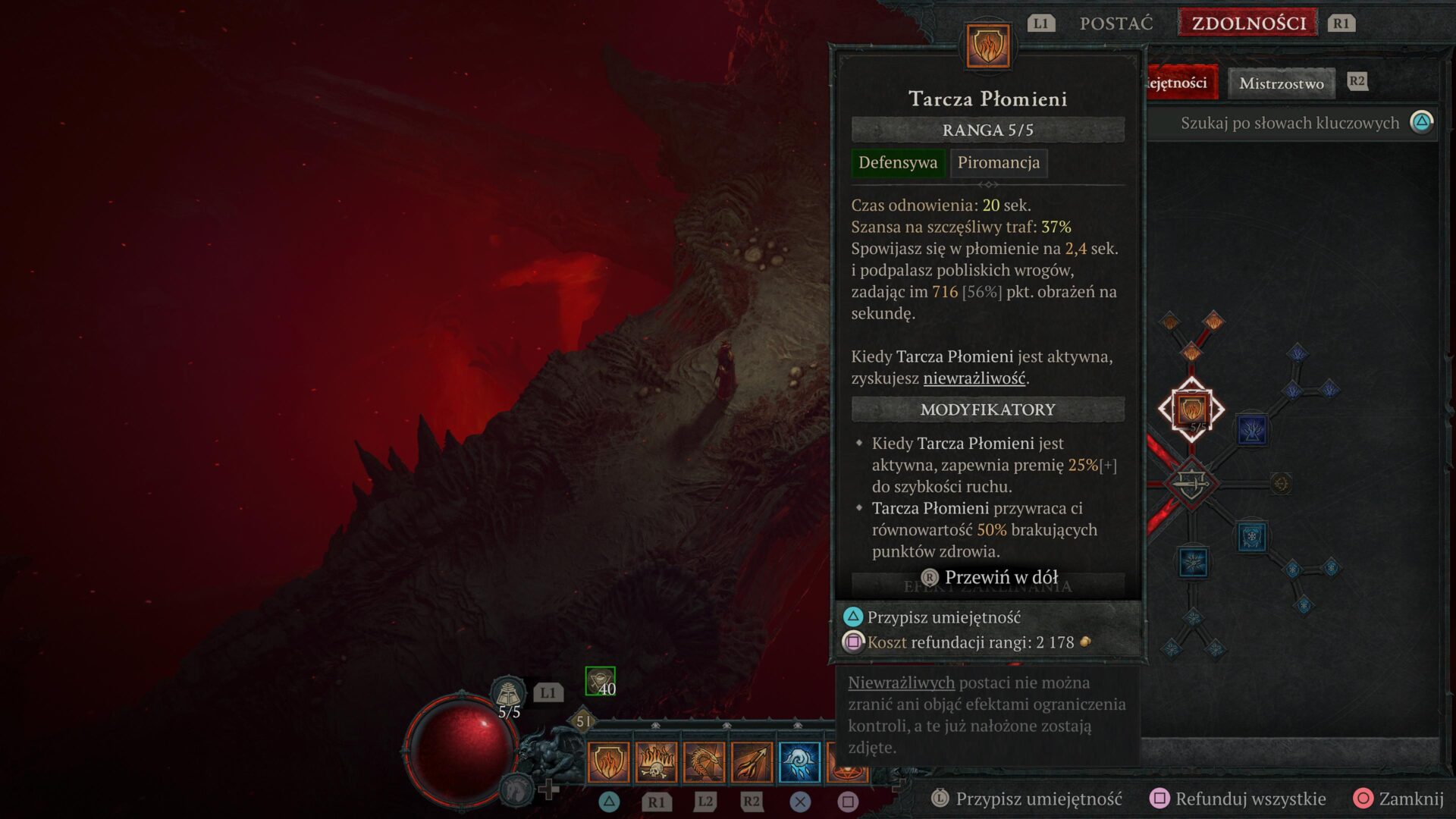
Task: Select the Tarcza Płomieni 5/5 node in tree
Action: point(1192,409)
